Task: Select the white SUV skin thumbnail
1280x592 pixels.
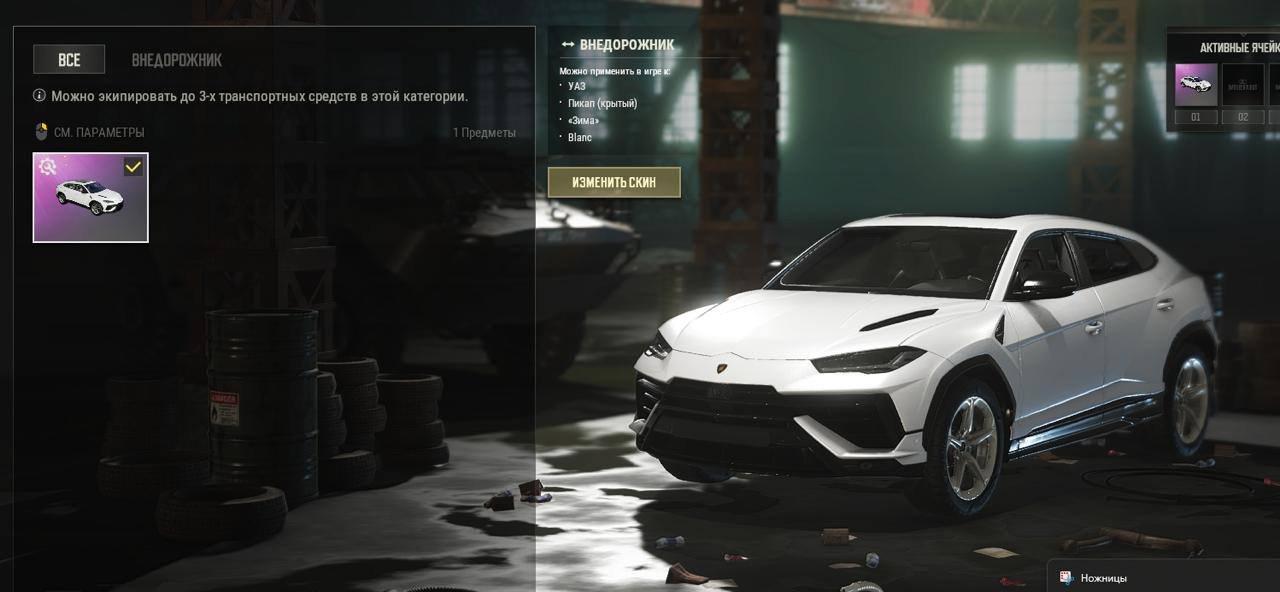Action: point(90,200)
